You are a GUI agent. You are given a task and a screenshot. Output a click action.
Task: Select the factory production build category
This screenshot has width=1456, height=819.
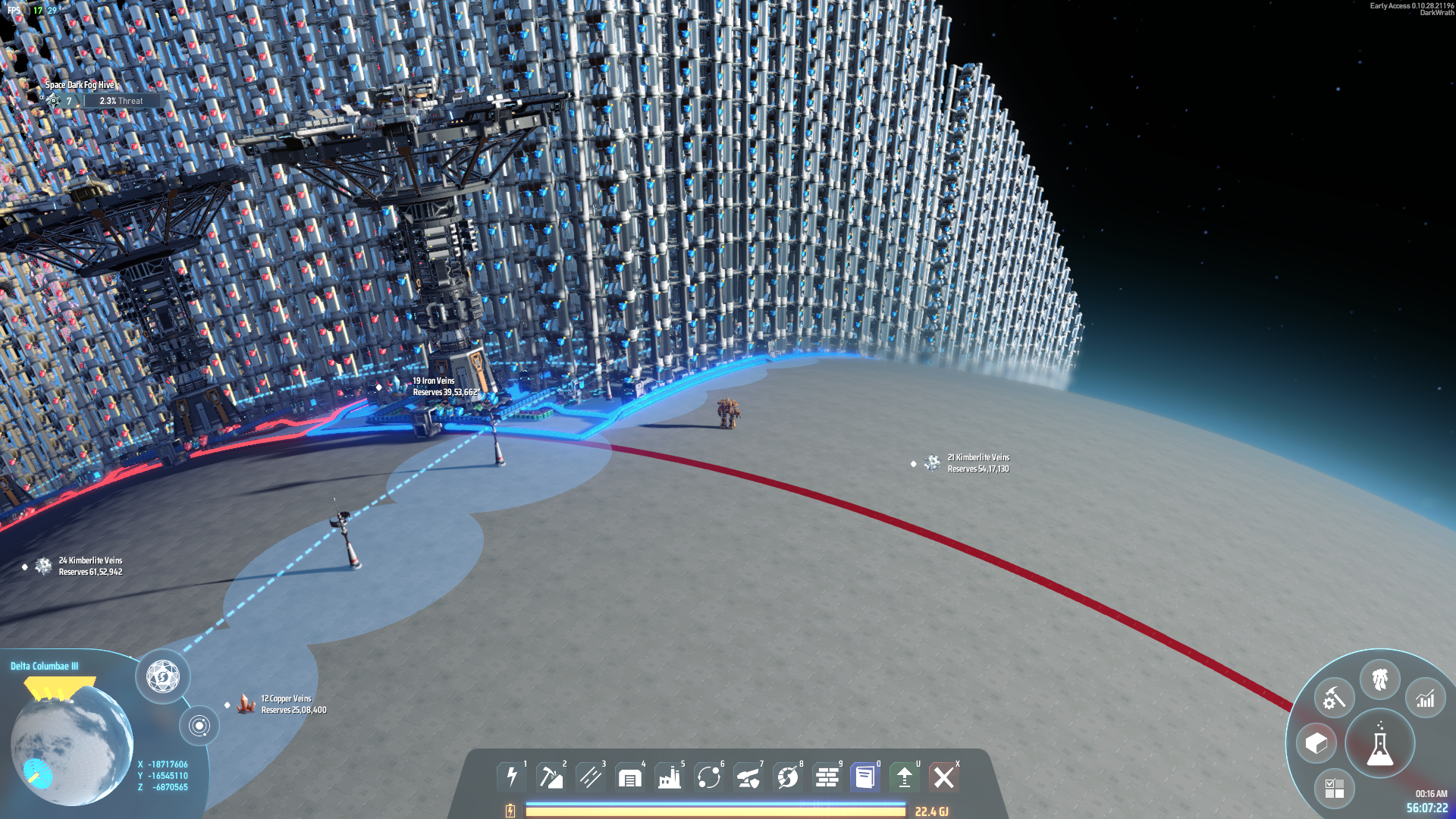click(x=670, y=777)
